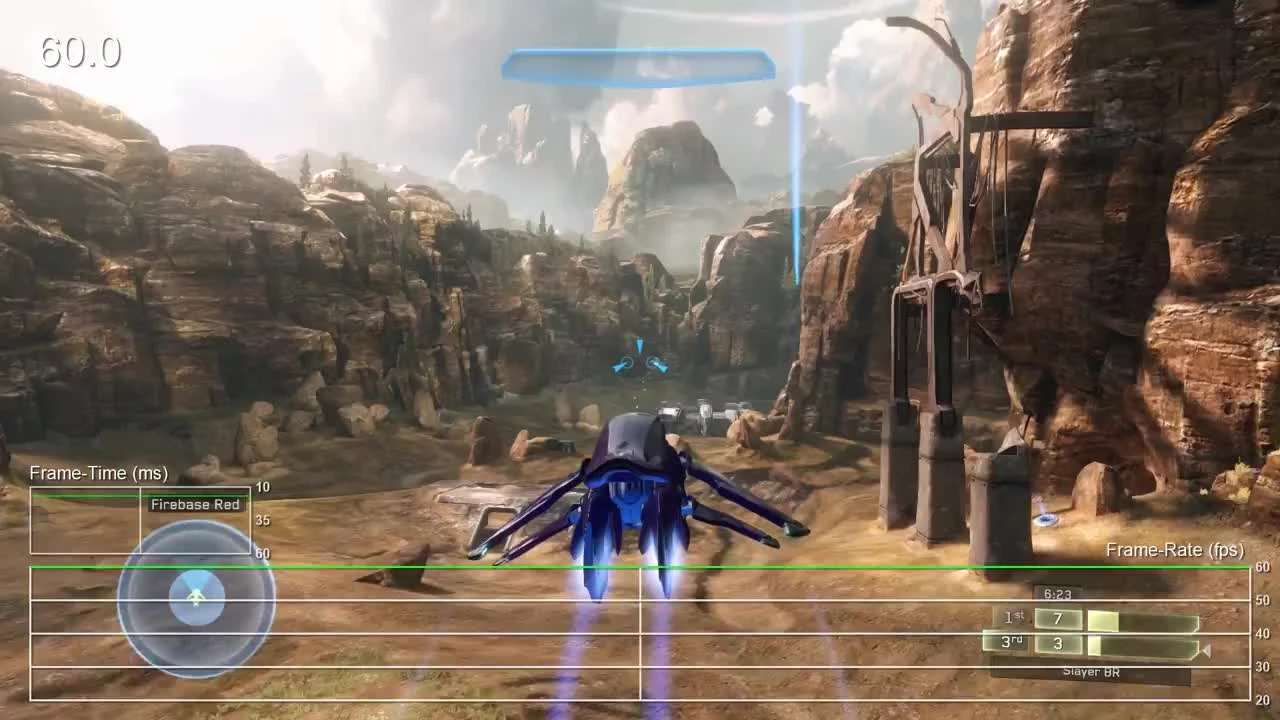Click the 6:23 match timer

point(1058,593)
